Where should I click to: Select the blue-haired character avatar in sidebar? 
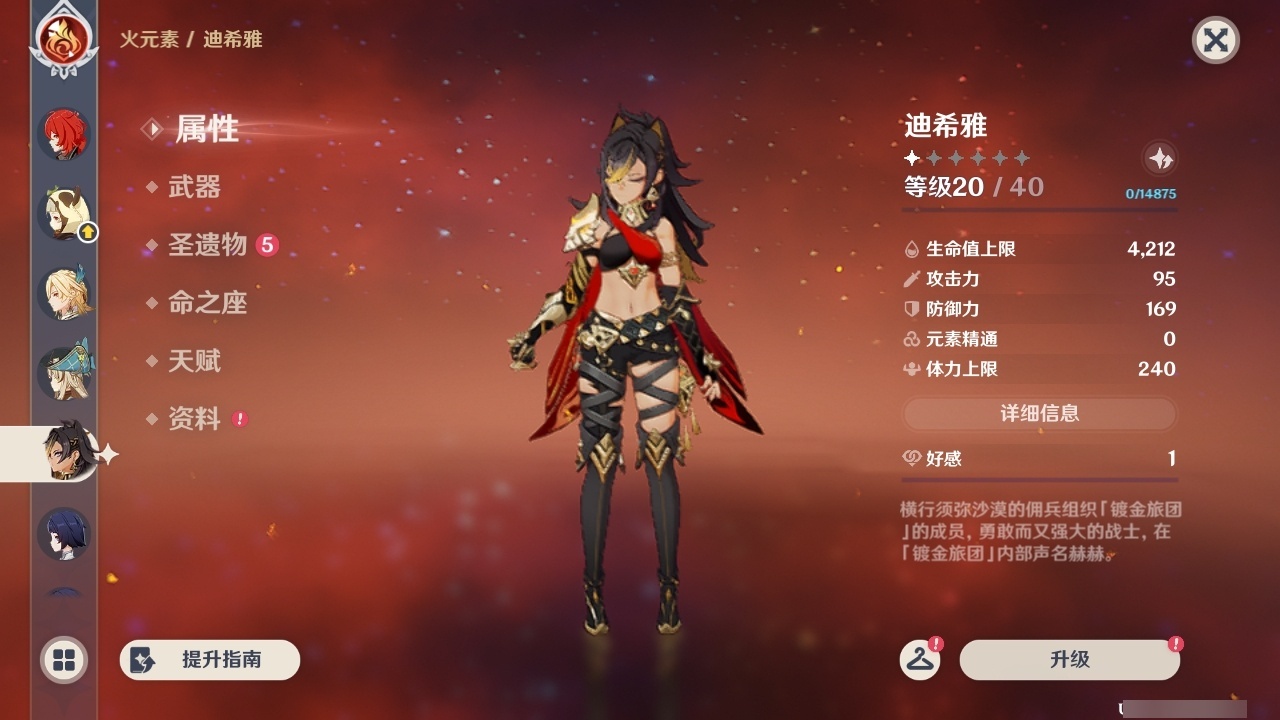click(x=64, y=535)
